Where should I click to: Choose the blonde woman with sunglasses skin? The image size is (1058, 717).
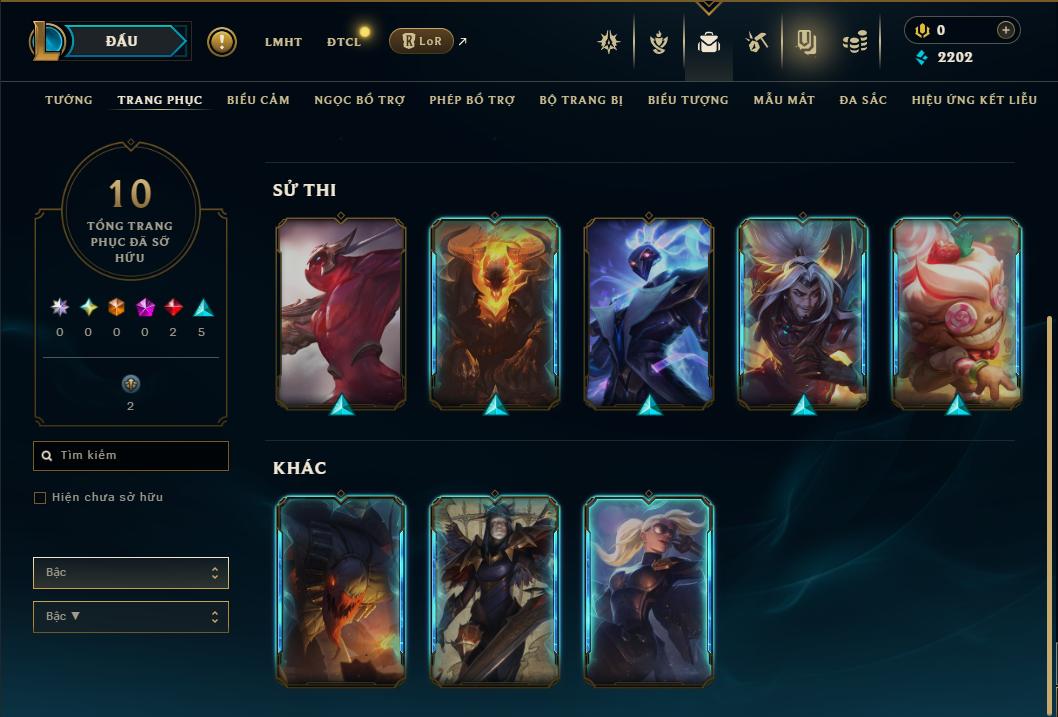click(648, 590)
